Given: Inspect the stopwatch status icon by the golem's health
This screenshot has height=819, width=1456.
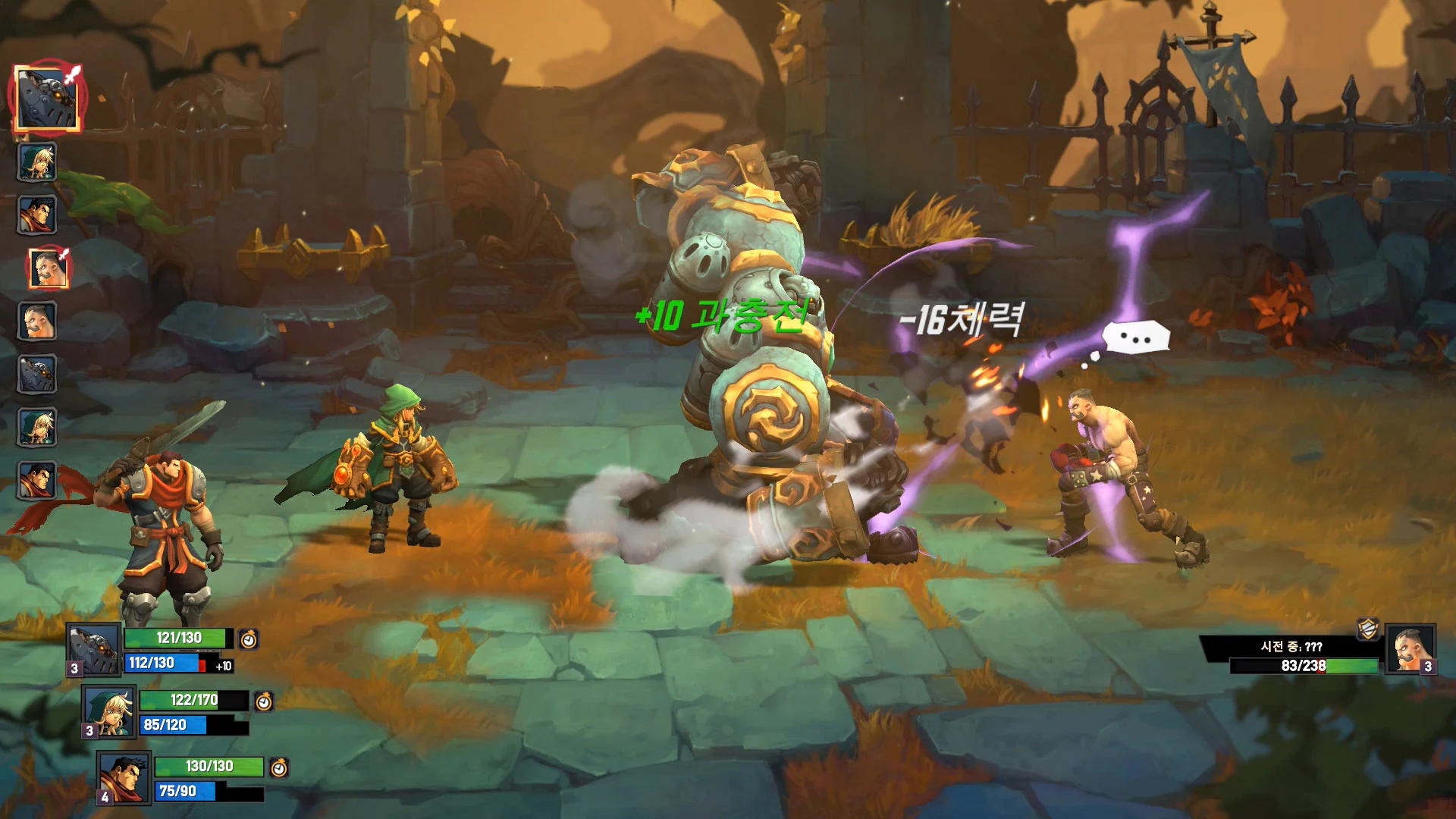Looking at the screenshot, I should (249, 639).
